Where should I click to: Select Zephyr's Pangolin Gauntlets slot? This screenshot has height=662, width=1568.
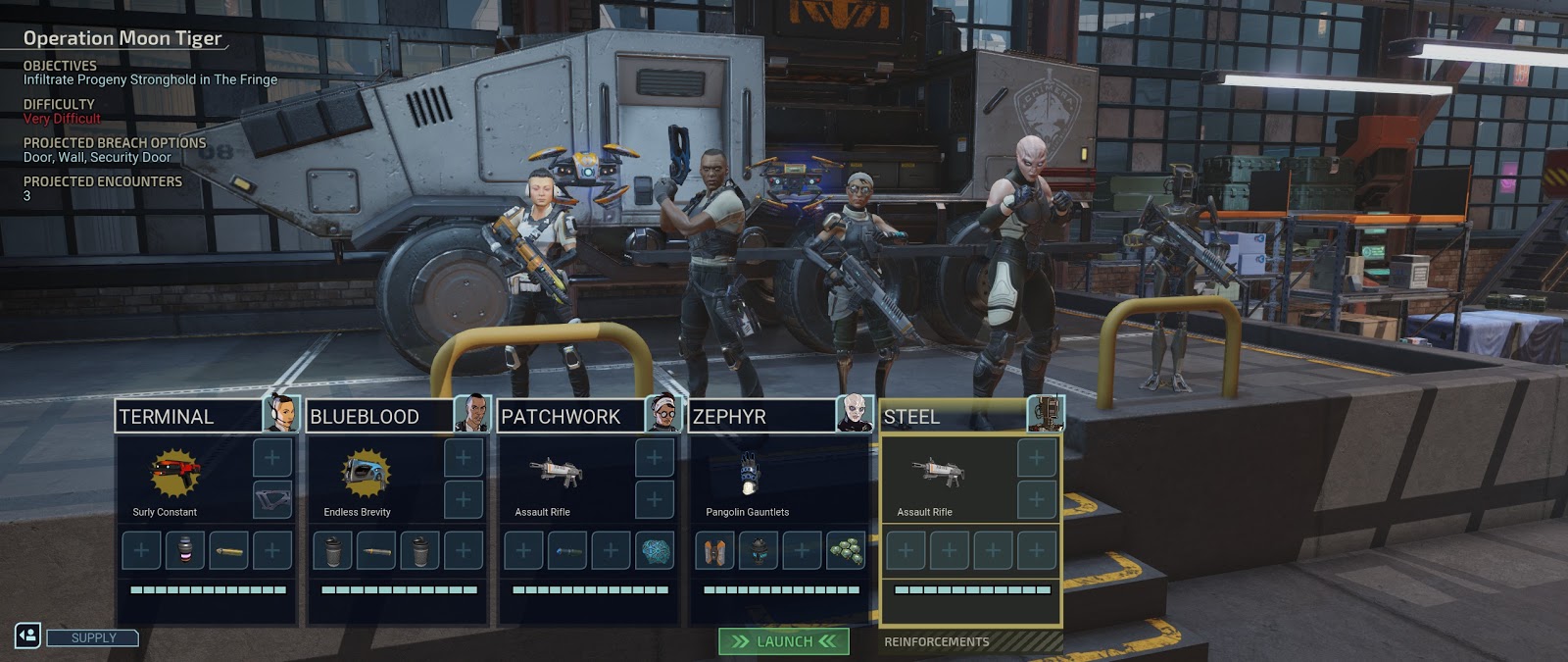pos(748,479)
